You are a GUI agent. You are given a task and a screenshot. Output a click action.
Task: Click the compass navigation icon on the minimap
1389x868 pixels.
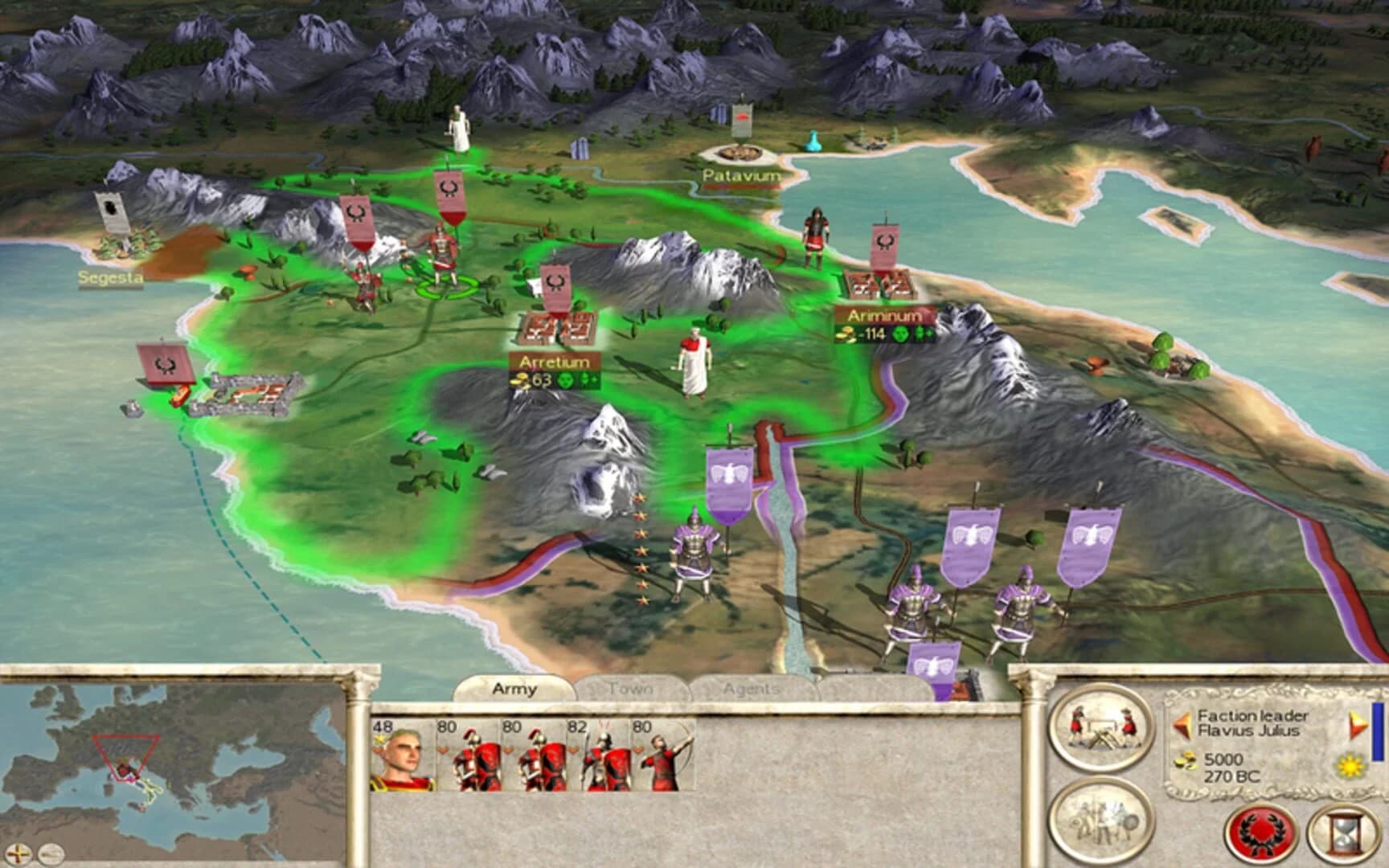pos(18,853)
